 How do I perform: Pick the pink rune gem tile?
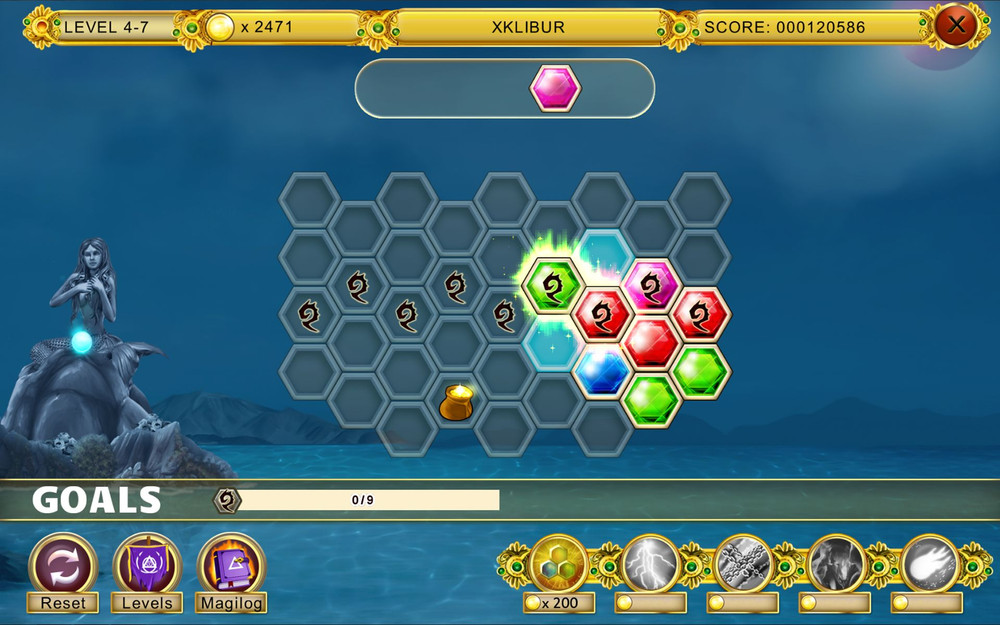651,286
